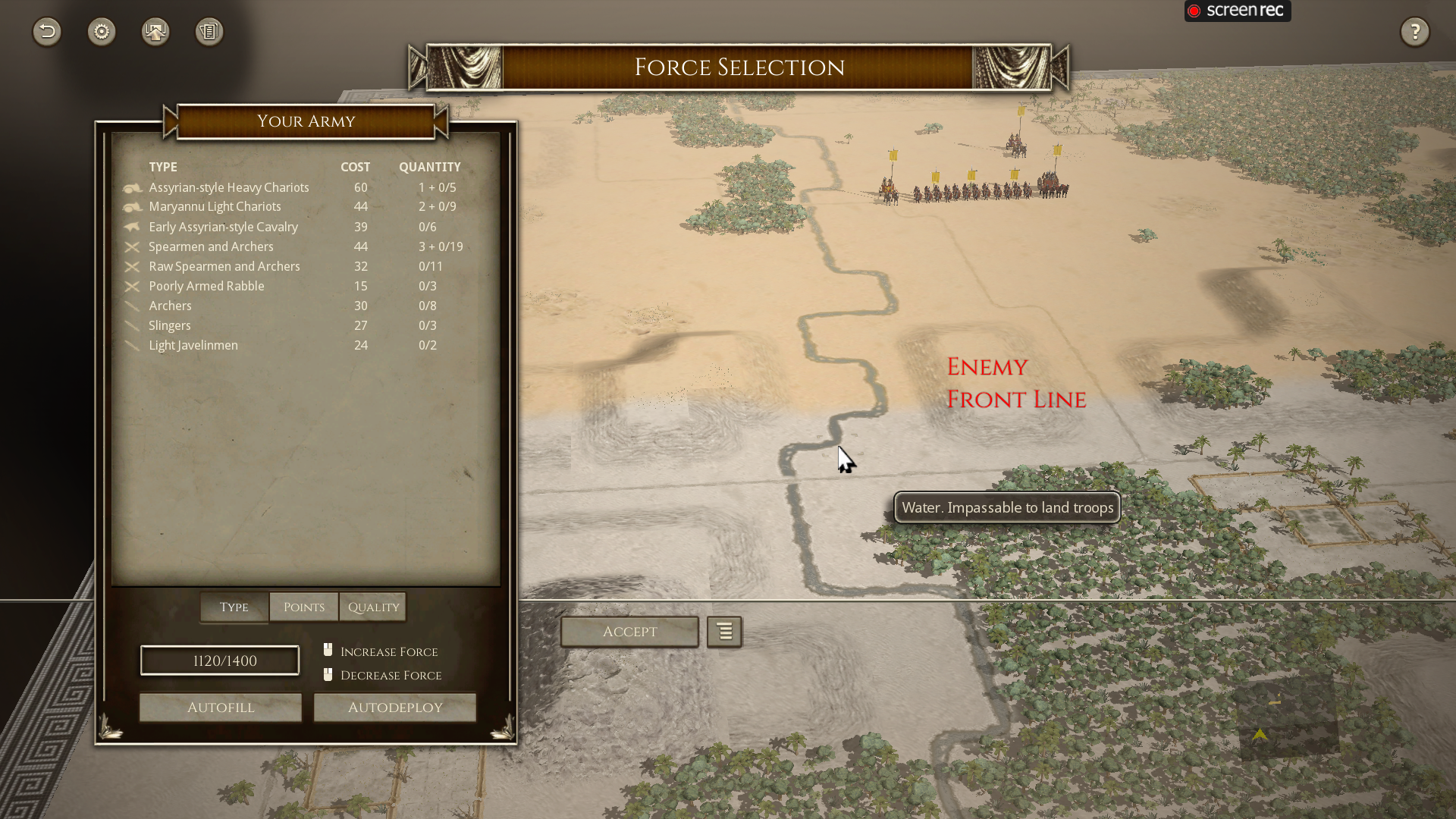Click the undo arrow icon top-left
This screenshot has height=819, width=1456.
click(46, 32)
